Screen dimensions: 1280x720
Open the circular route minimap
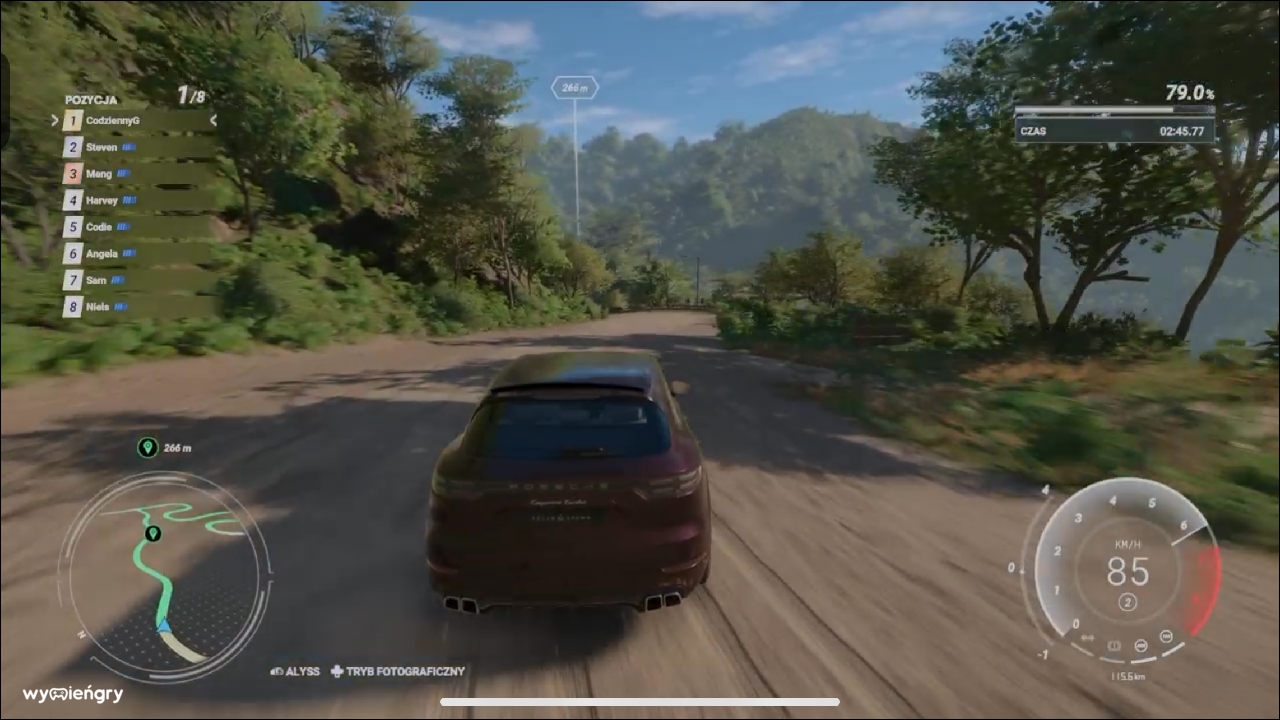[x=165, y=577]
